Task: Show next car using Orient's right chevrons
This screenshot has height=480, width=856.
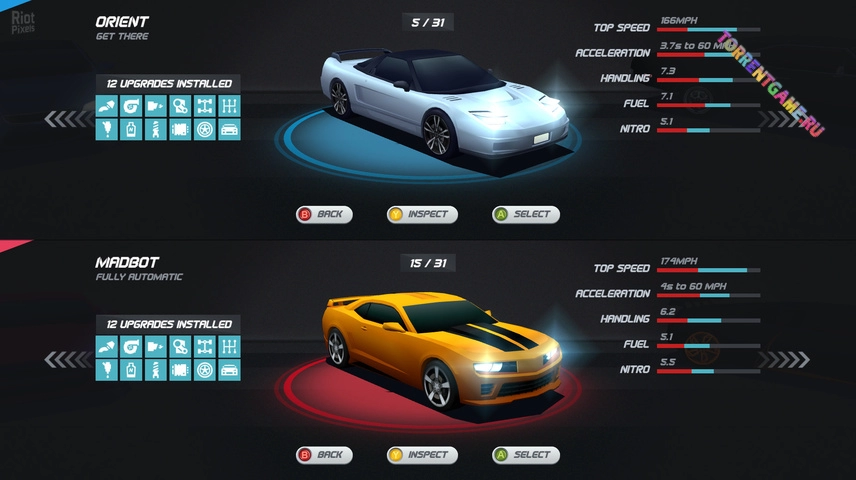Action: point(787,119)
